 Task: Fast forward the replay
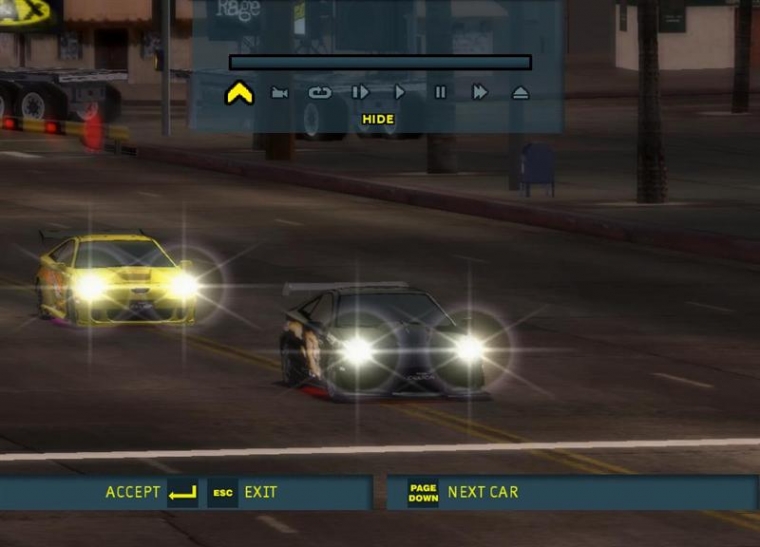[480, 93]
